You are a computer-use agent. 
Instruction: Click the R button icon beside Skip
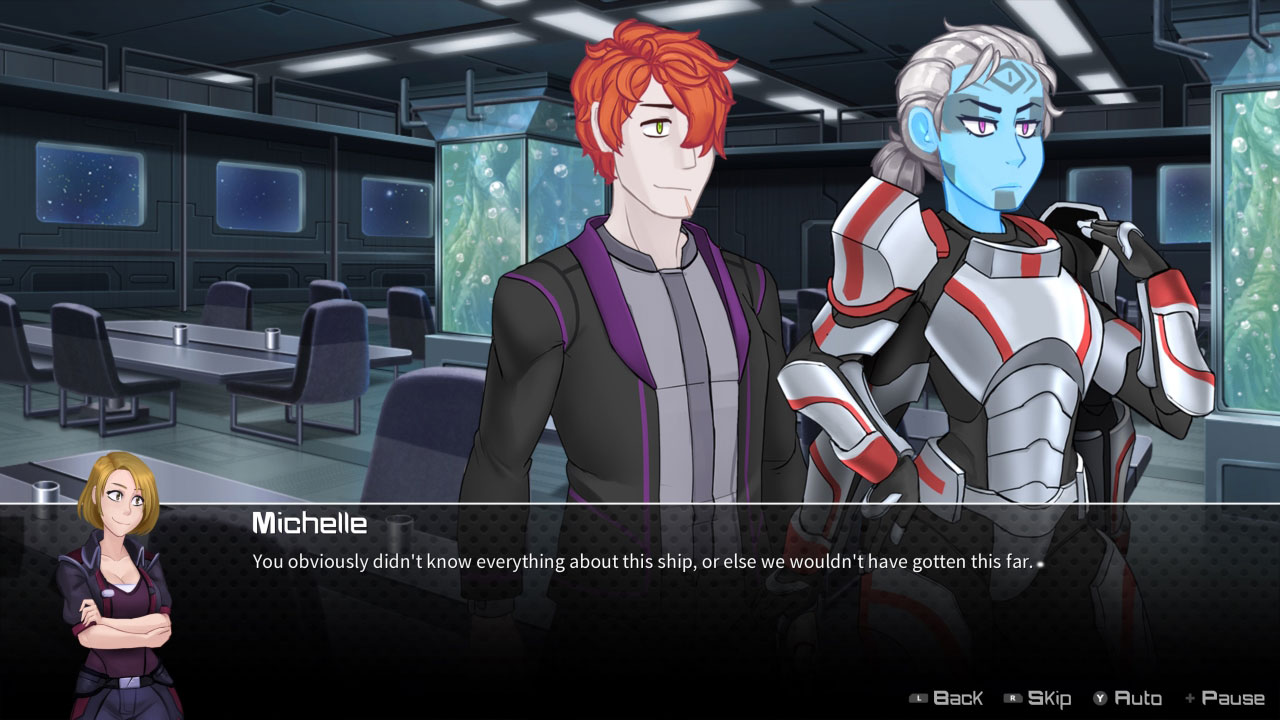[1013, 697]
